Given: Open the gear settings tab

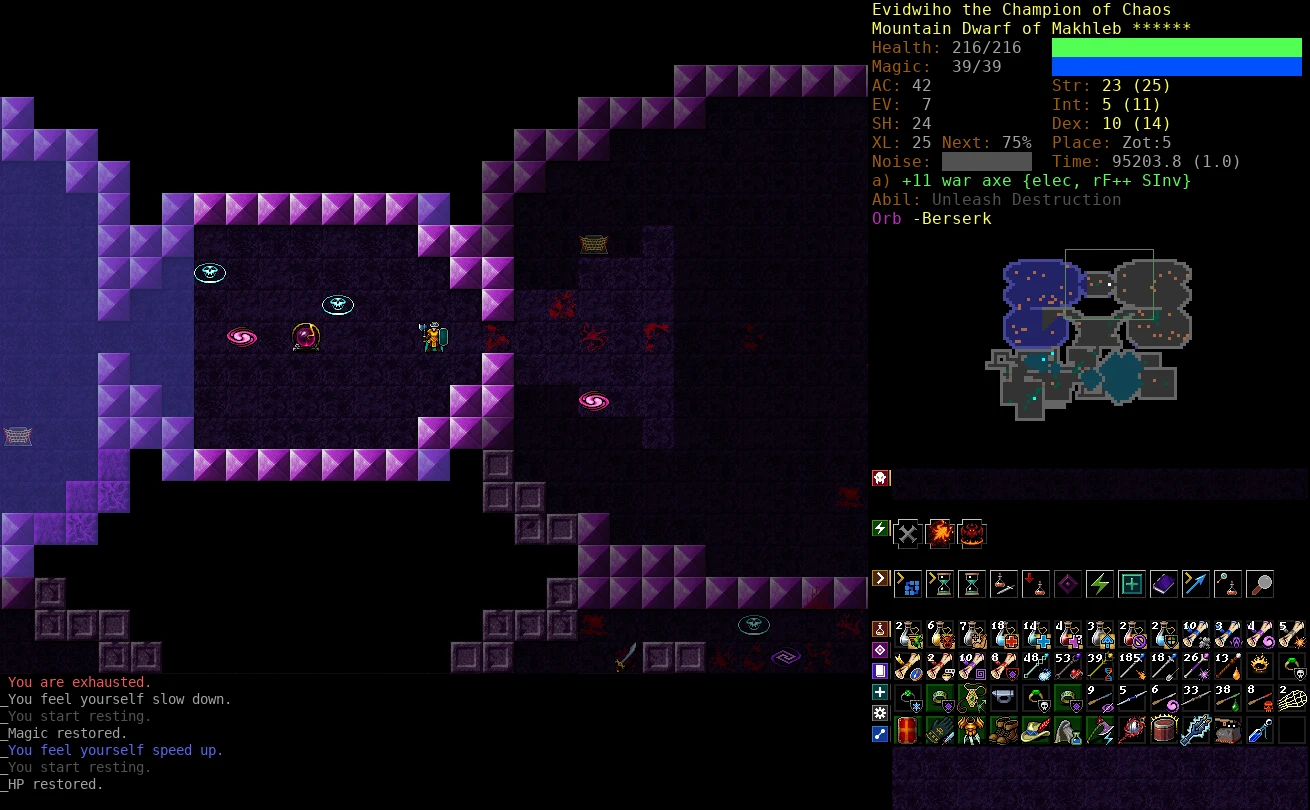Looking at the screenshot, I should [x=881, y=713].
